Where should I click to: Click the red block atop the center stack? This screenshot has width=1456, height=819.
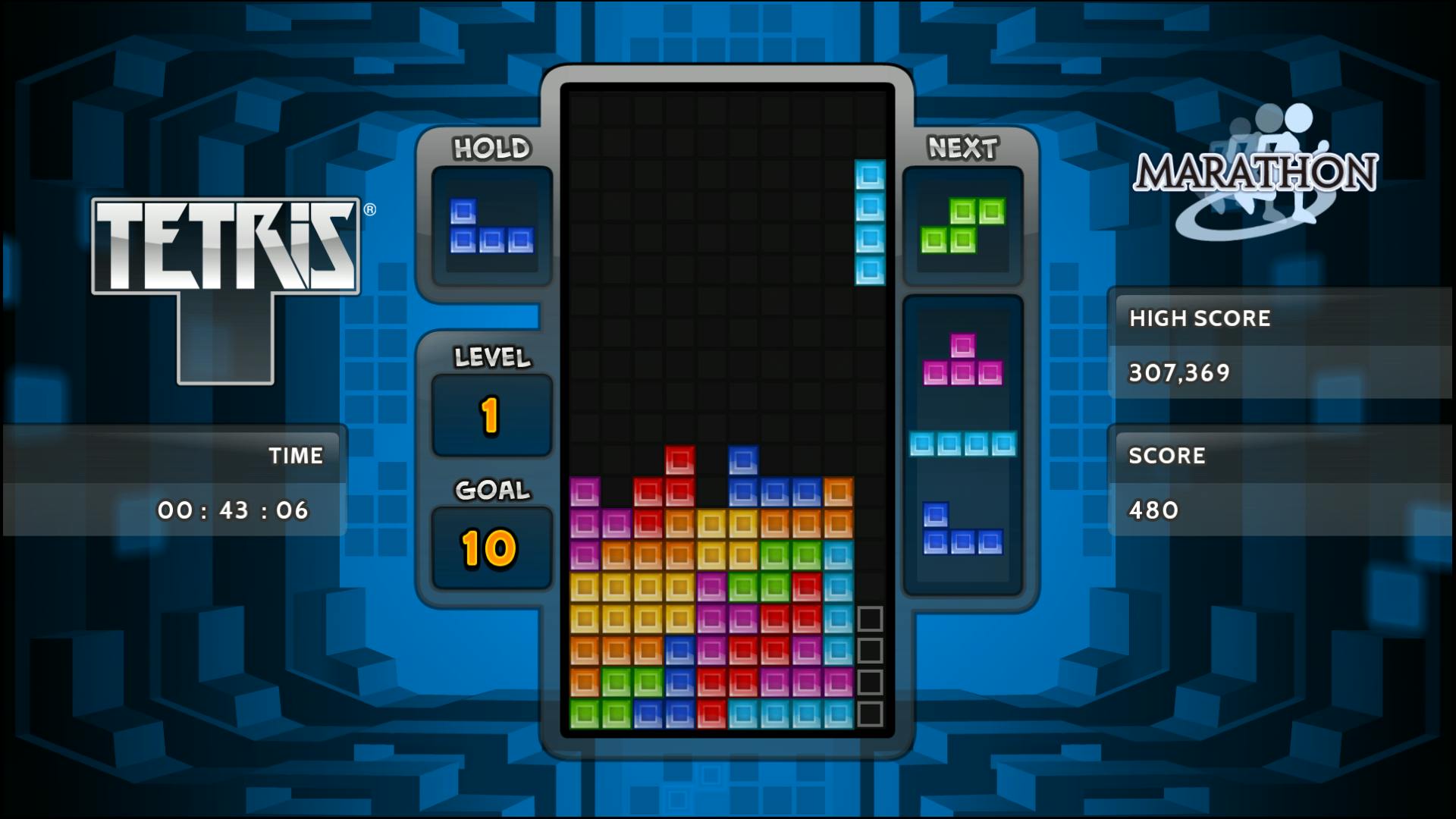coord(682,458)
